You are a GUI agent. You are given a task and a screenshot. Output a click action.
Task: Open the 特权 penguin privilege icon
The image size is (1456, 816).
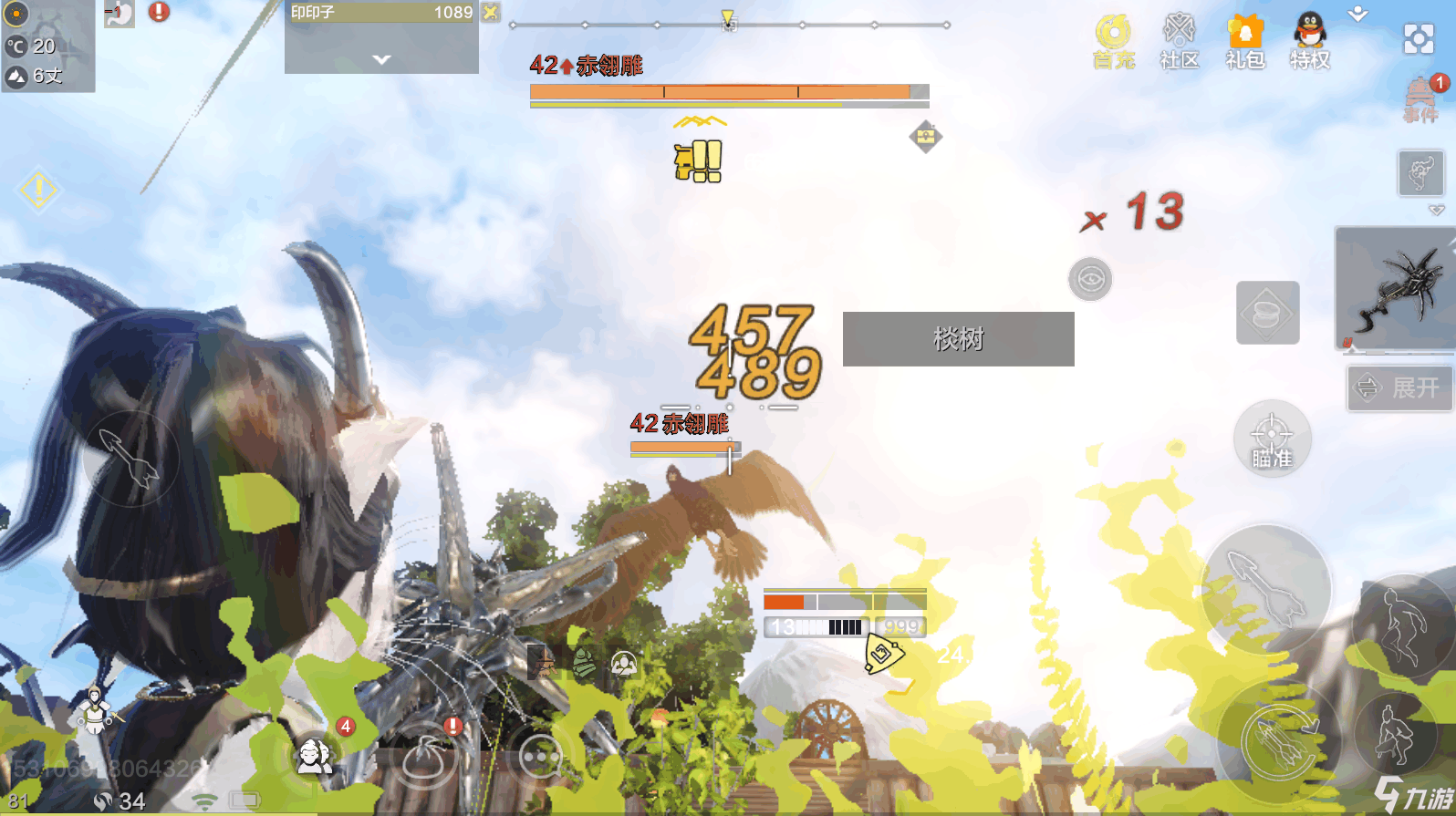tap(1310, 41)
